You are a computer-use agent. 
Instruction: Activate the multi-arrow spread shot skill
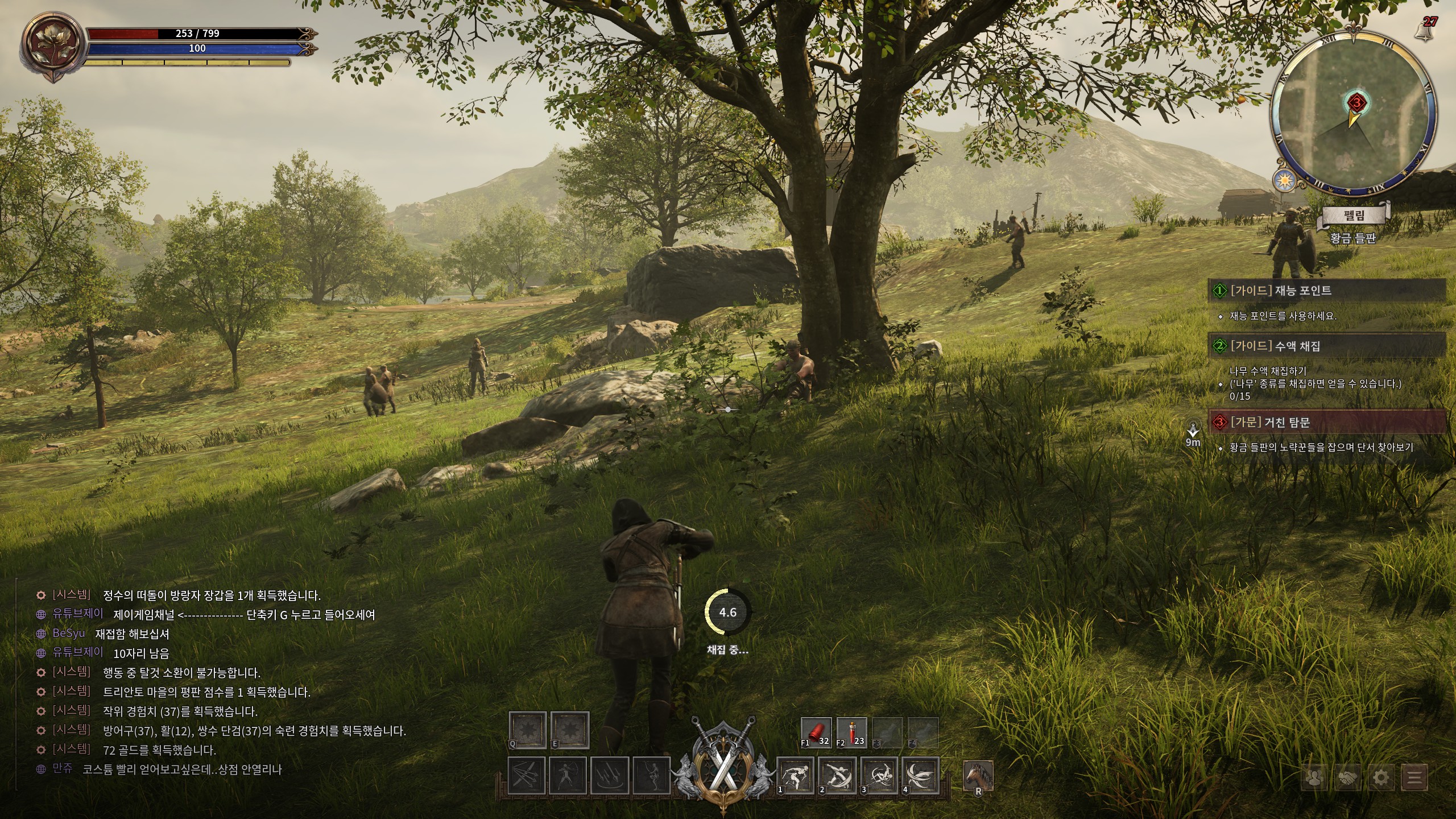click(527, 776)
